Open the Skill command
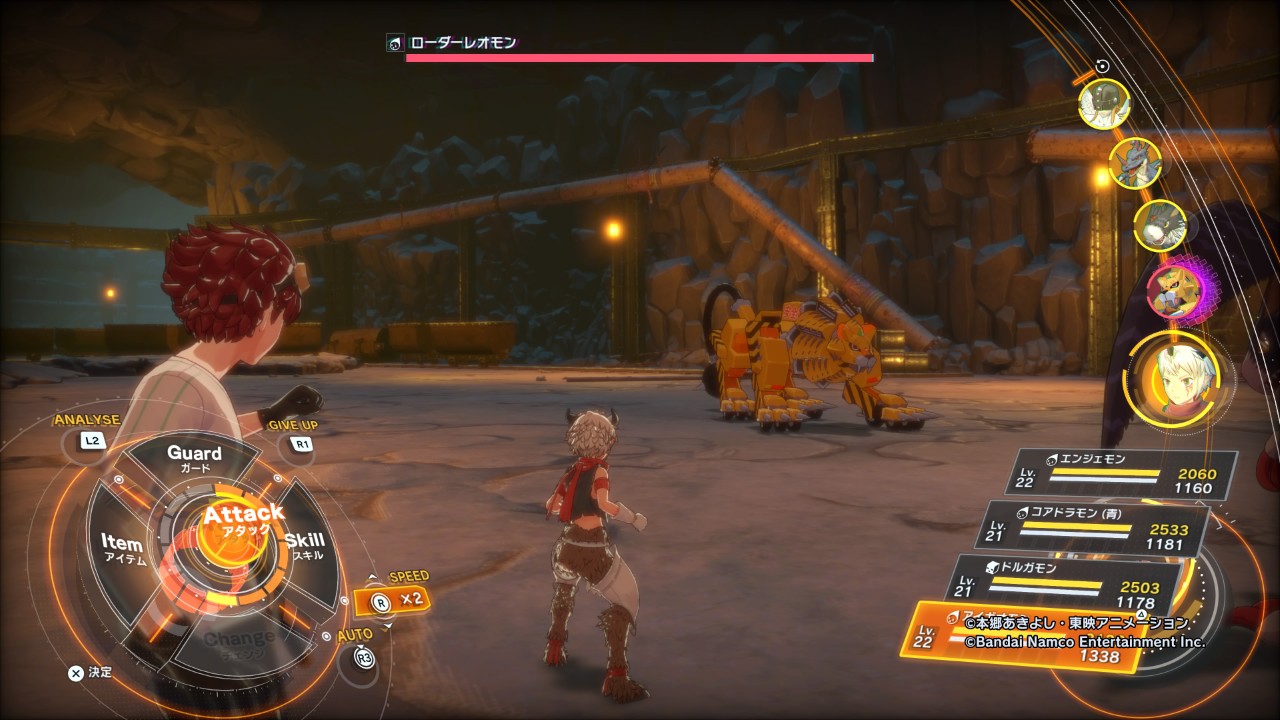The image size is (1280, 720). [x=304, y=545]
